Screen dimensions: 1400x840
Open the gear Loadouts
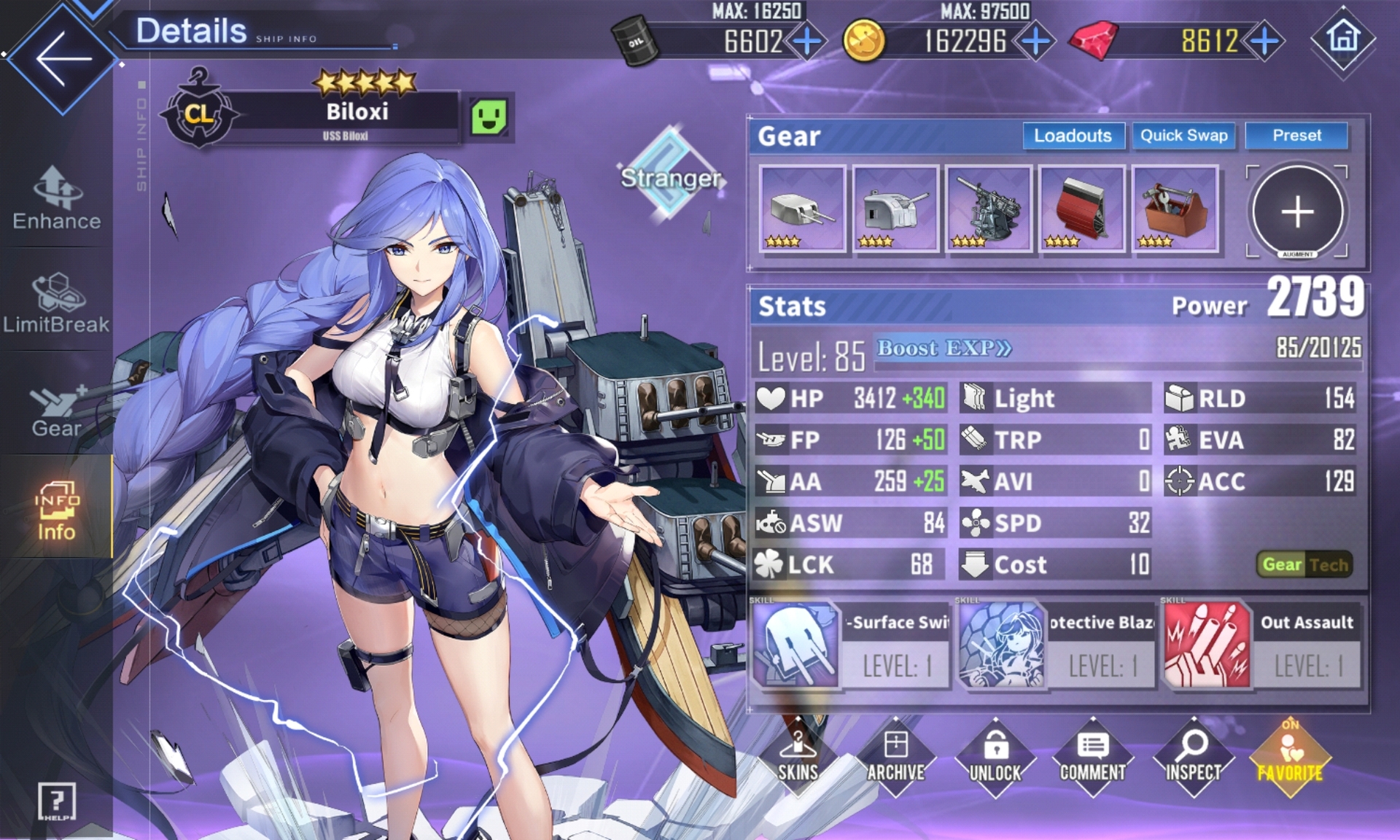click(1073, 136)
